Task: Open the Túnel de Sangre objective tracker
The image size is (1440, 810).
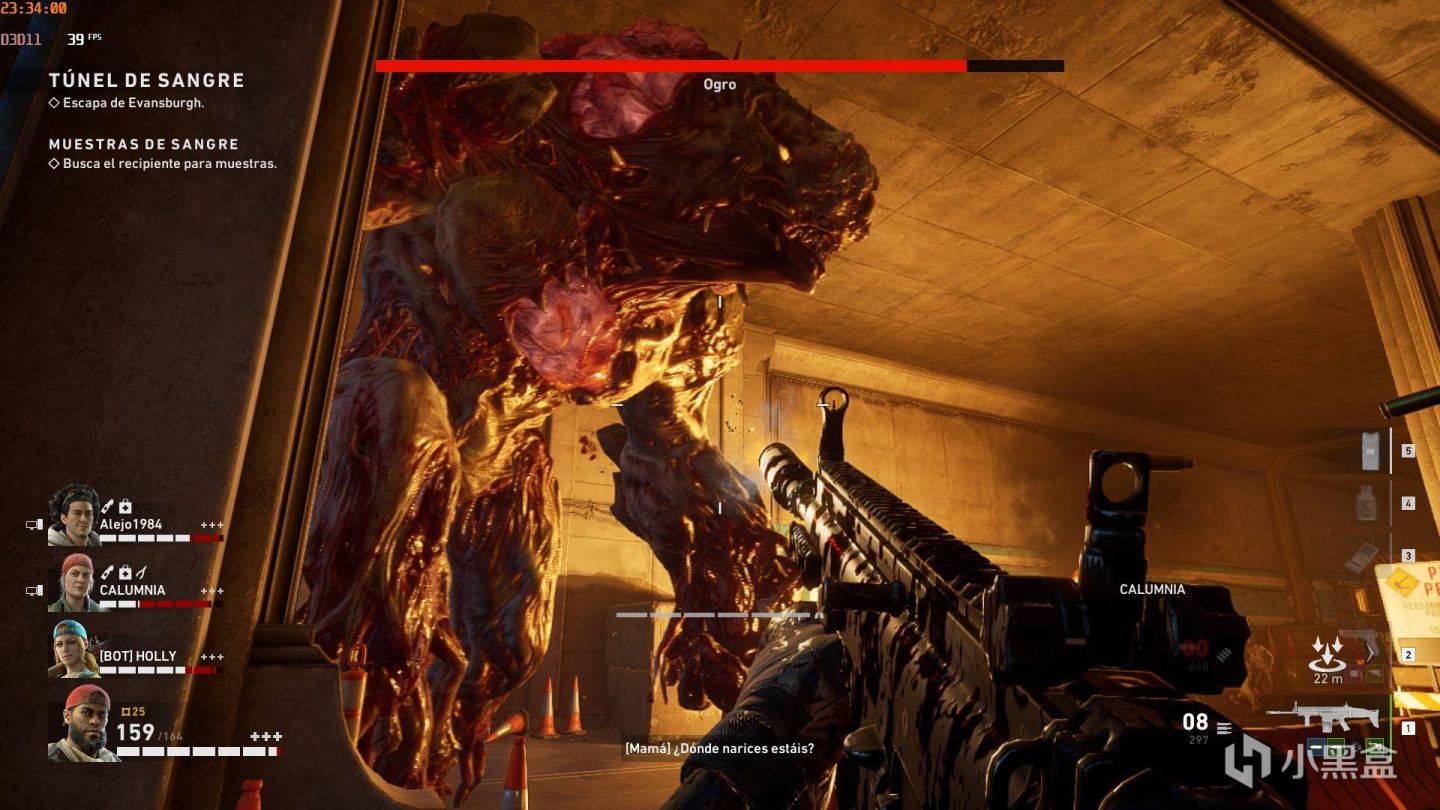Action: pos(146,81)
